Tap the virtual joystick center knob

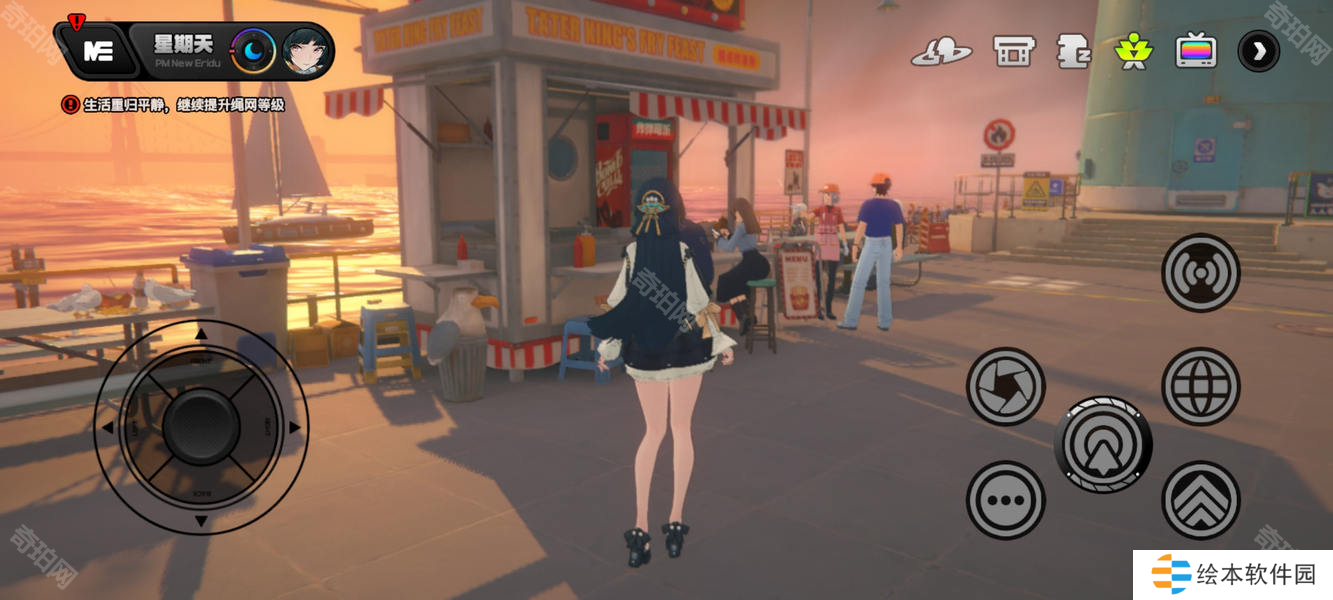pos(201,427)
